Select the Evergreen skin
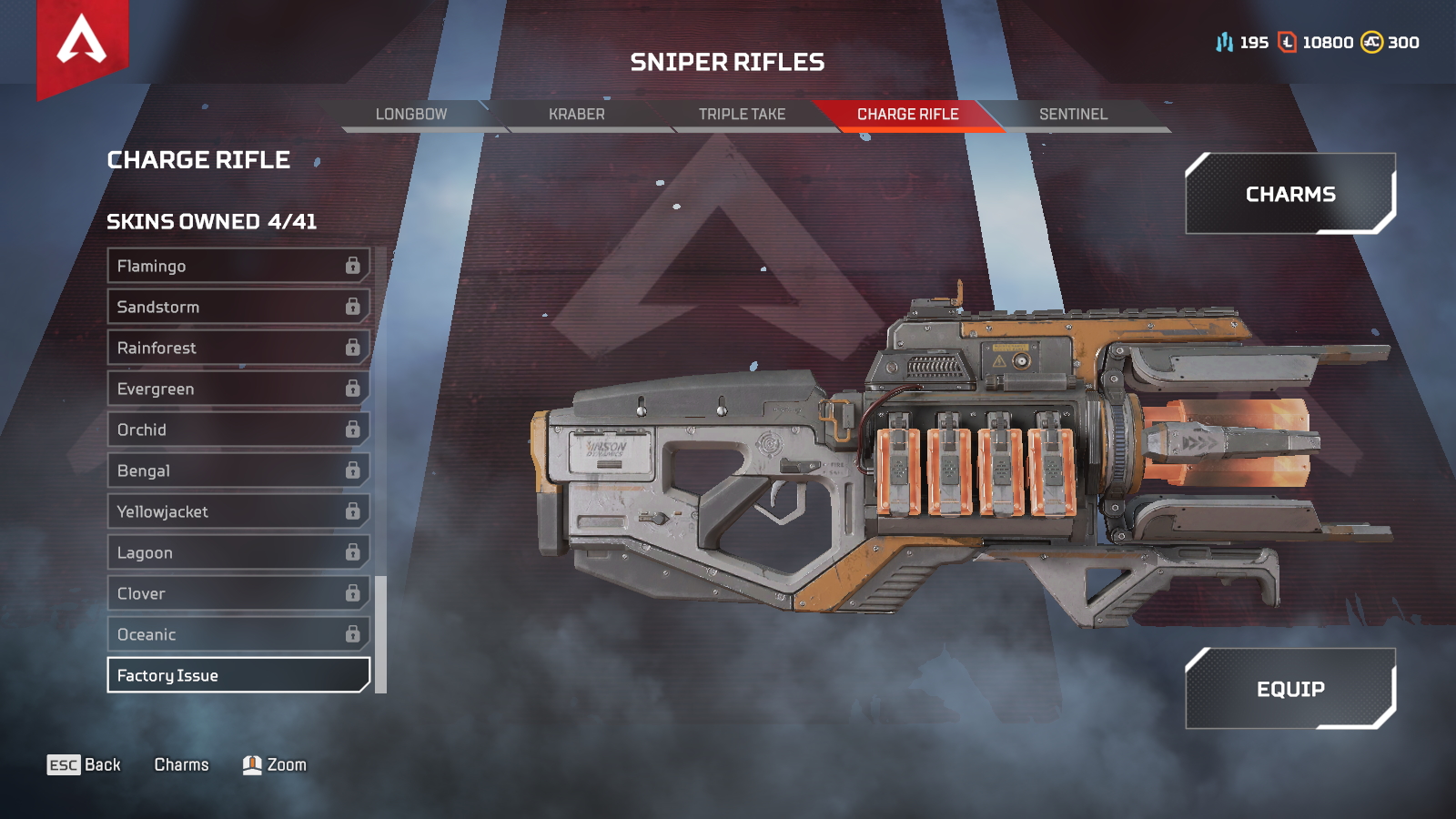The image size is (1456, 819). pyautogui.click(x=218, y=389)
